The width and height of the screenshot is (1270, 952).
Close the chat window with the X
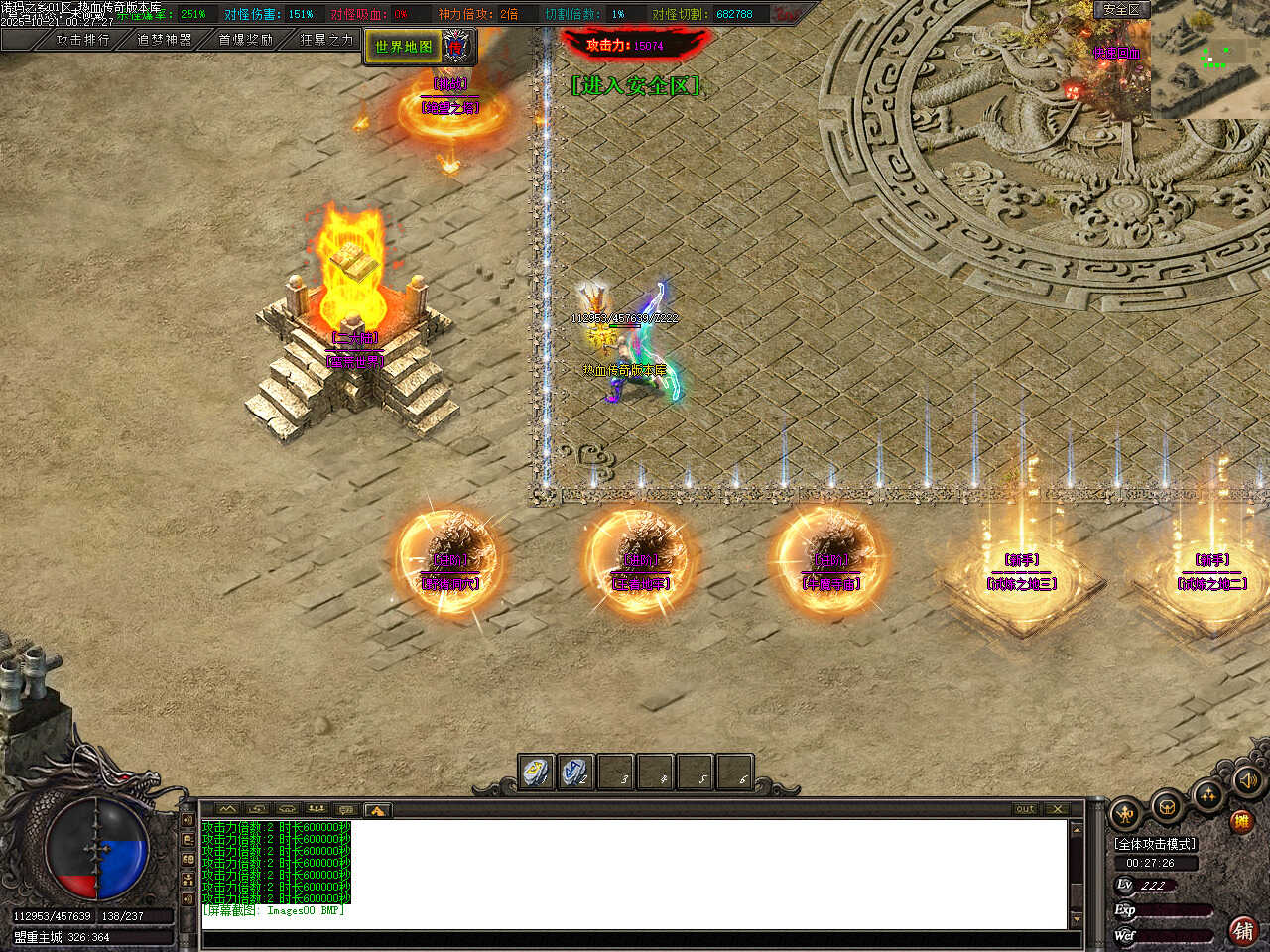(1057, 809)
